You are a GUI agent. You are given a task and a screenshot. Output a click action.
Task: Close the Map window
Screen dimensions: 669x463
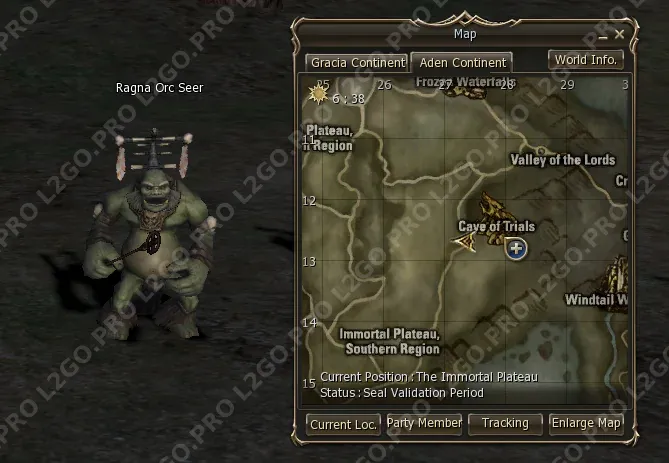(x=620, y=34)
